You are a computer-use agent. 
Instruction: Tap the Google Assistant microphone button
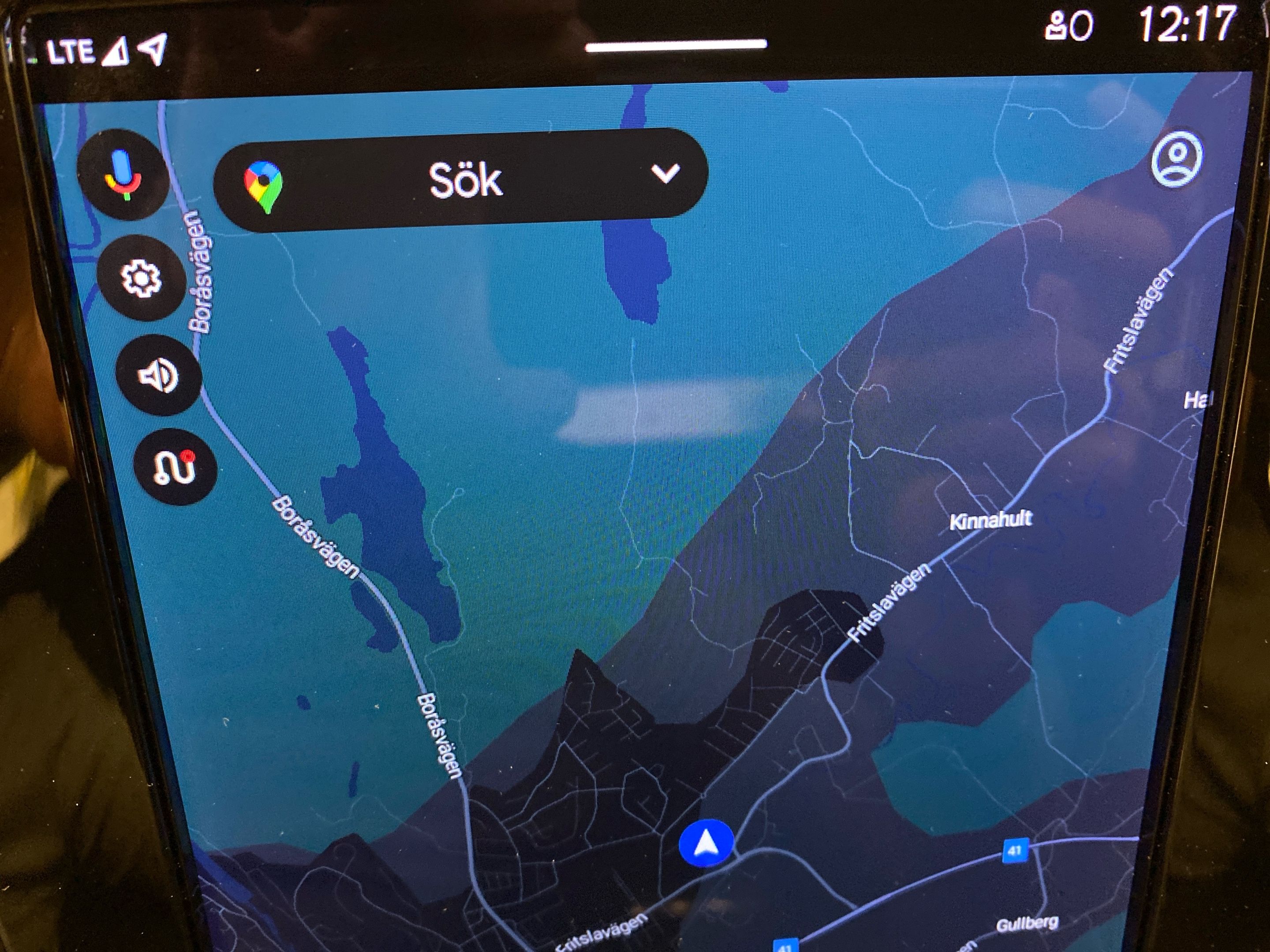pos(123,175)
